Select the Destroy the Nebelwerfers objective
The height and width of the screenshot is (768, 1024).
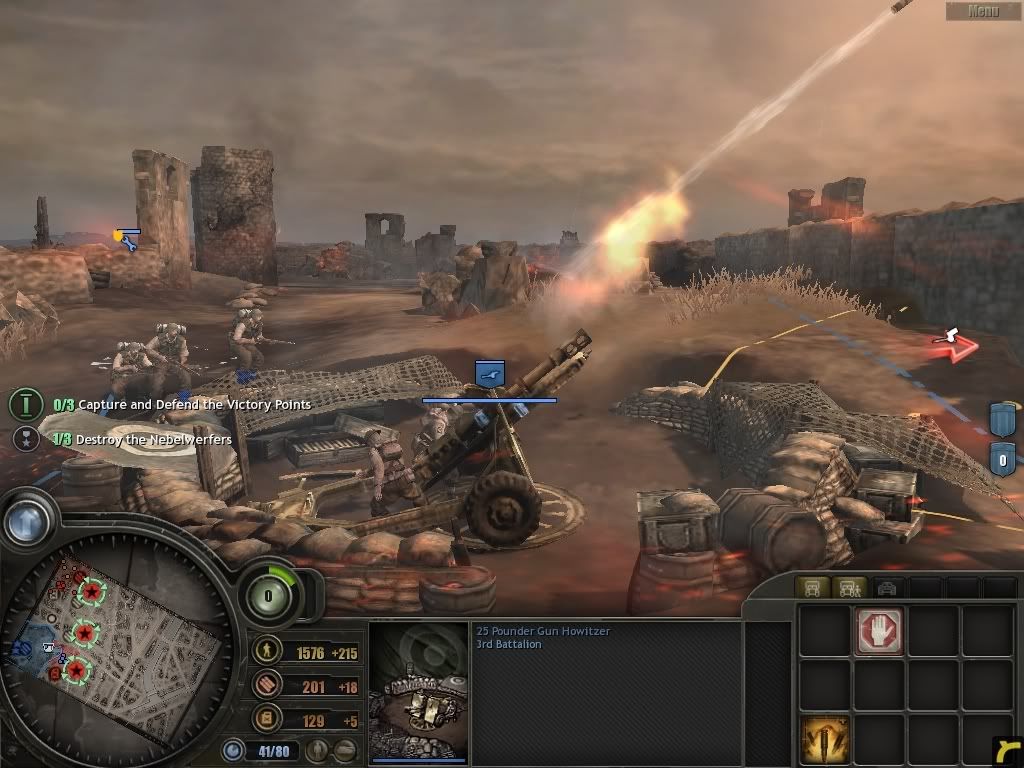153,439
